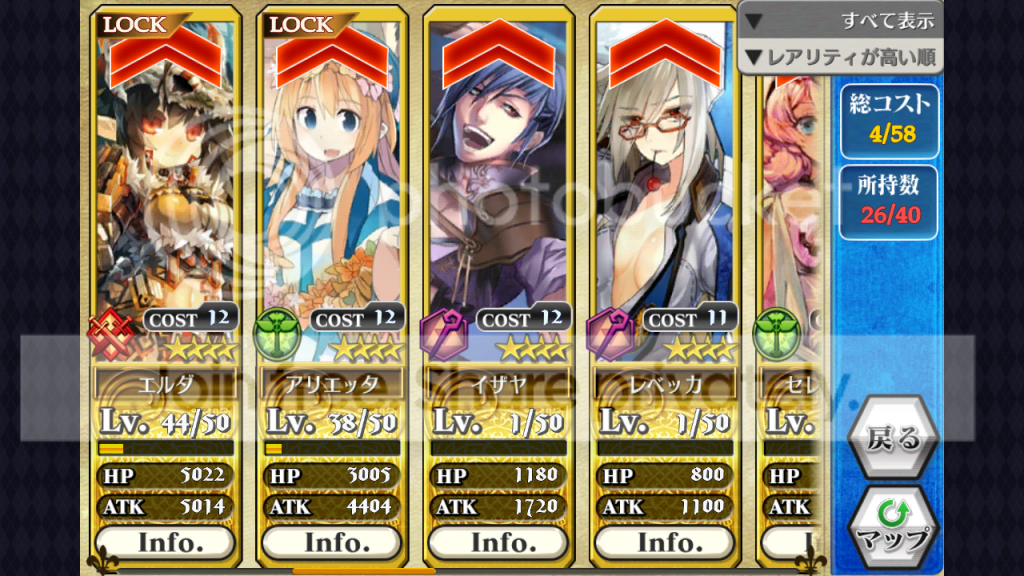The image size is (1024, 576).
Task: Open the レアリティが高い順 sort dropdown
Action: pos(840,56)
